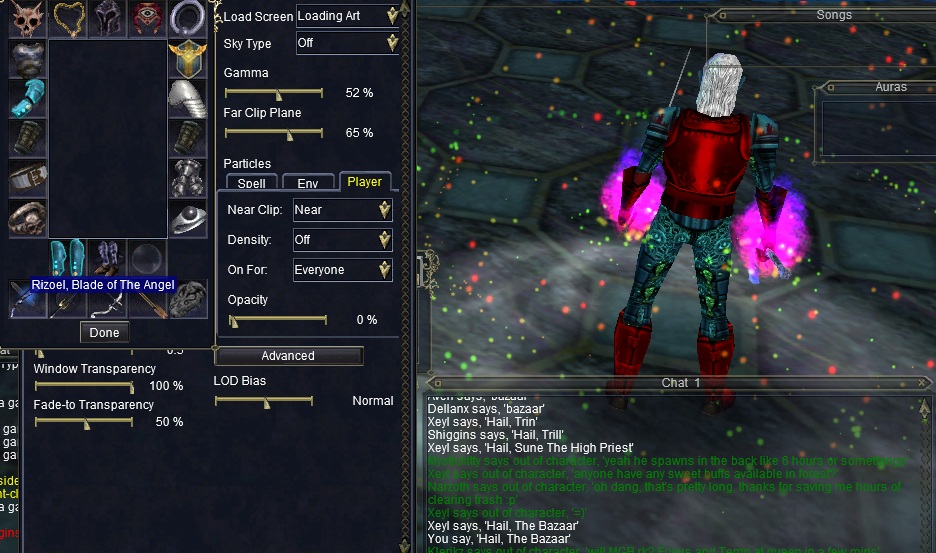This screenshot has width=936, height=553.
Task: Open the On For dropdown
Action: coord(342,270)
